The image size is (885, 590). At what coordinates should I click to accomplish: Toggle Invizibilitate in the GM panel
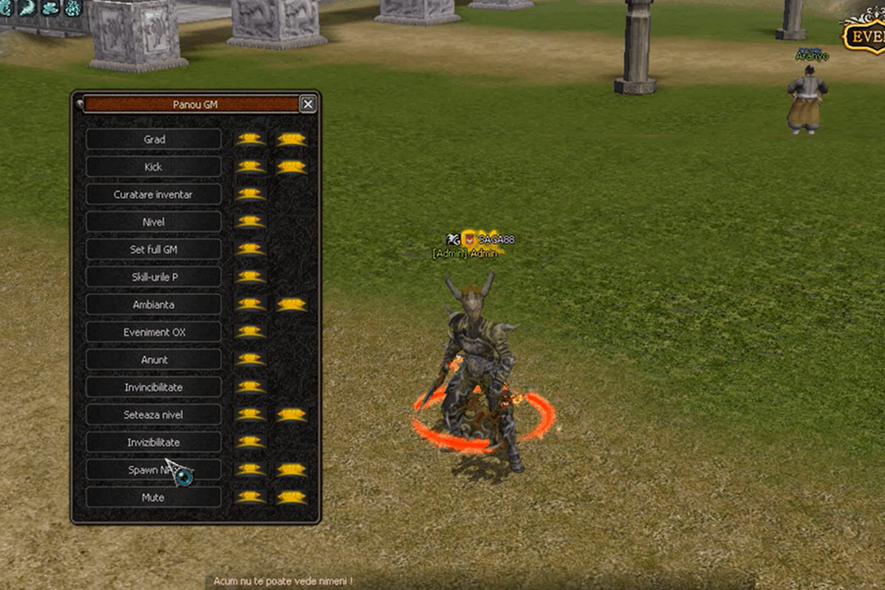pyautogui.click(x=154, y=442)
